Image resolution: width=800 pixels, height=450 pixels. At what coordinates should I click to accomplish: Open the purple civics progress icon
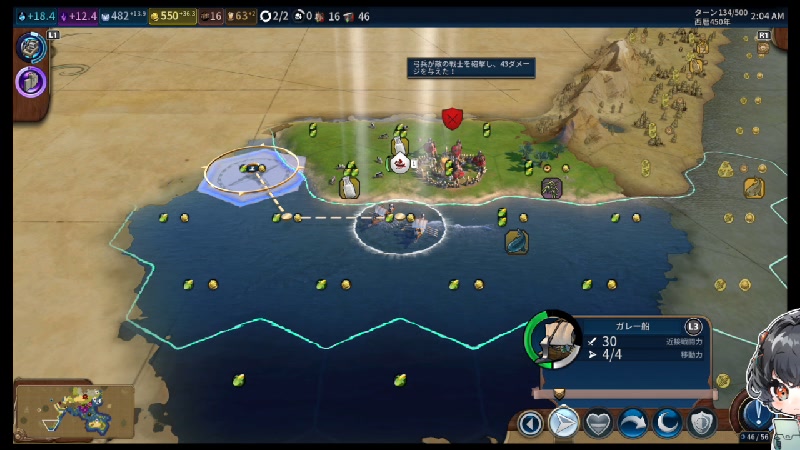(31, 81)
